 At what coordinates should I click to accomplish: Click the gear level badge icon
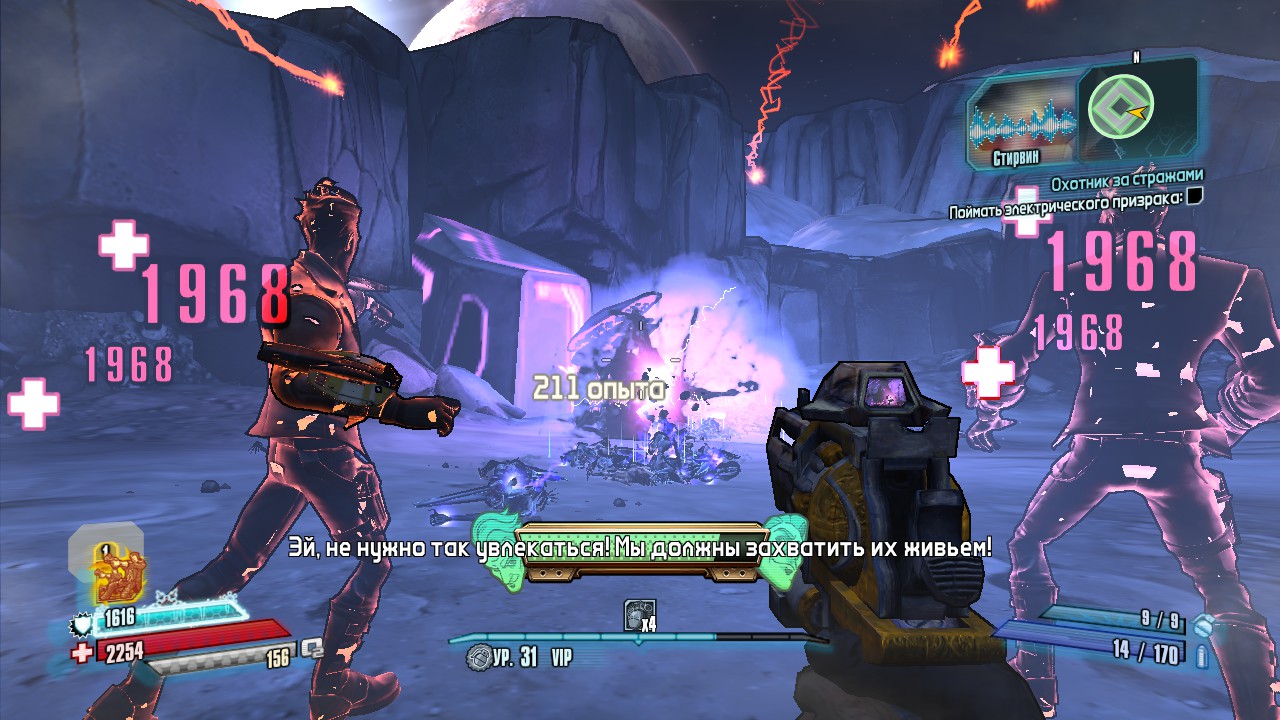click(479, 657)
